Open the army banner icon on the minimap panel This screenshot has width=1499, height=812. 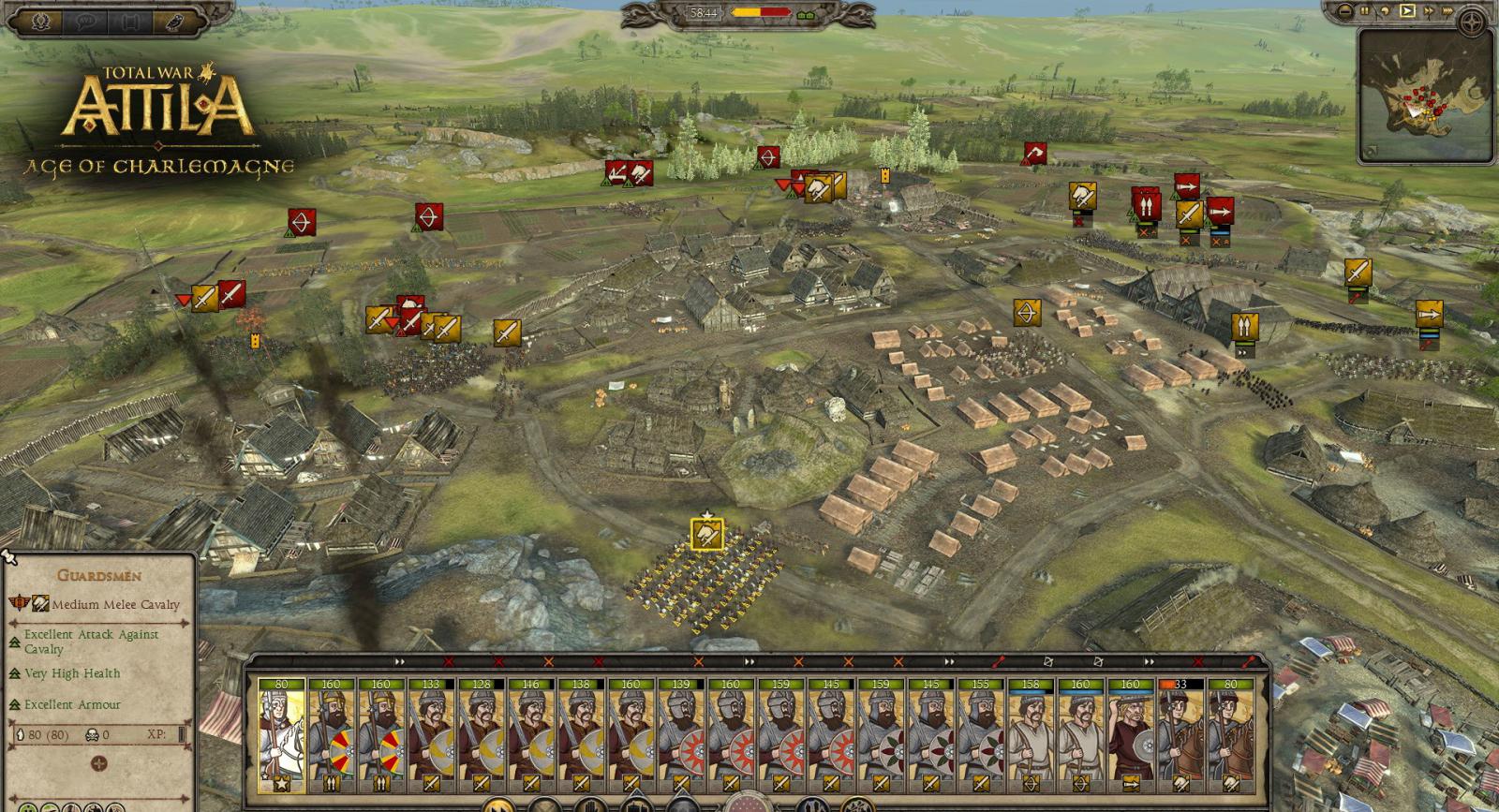click(x=1371, y=150)
